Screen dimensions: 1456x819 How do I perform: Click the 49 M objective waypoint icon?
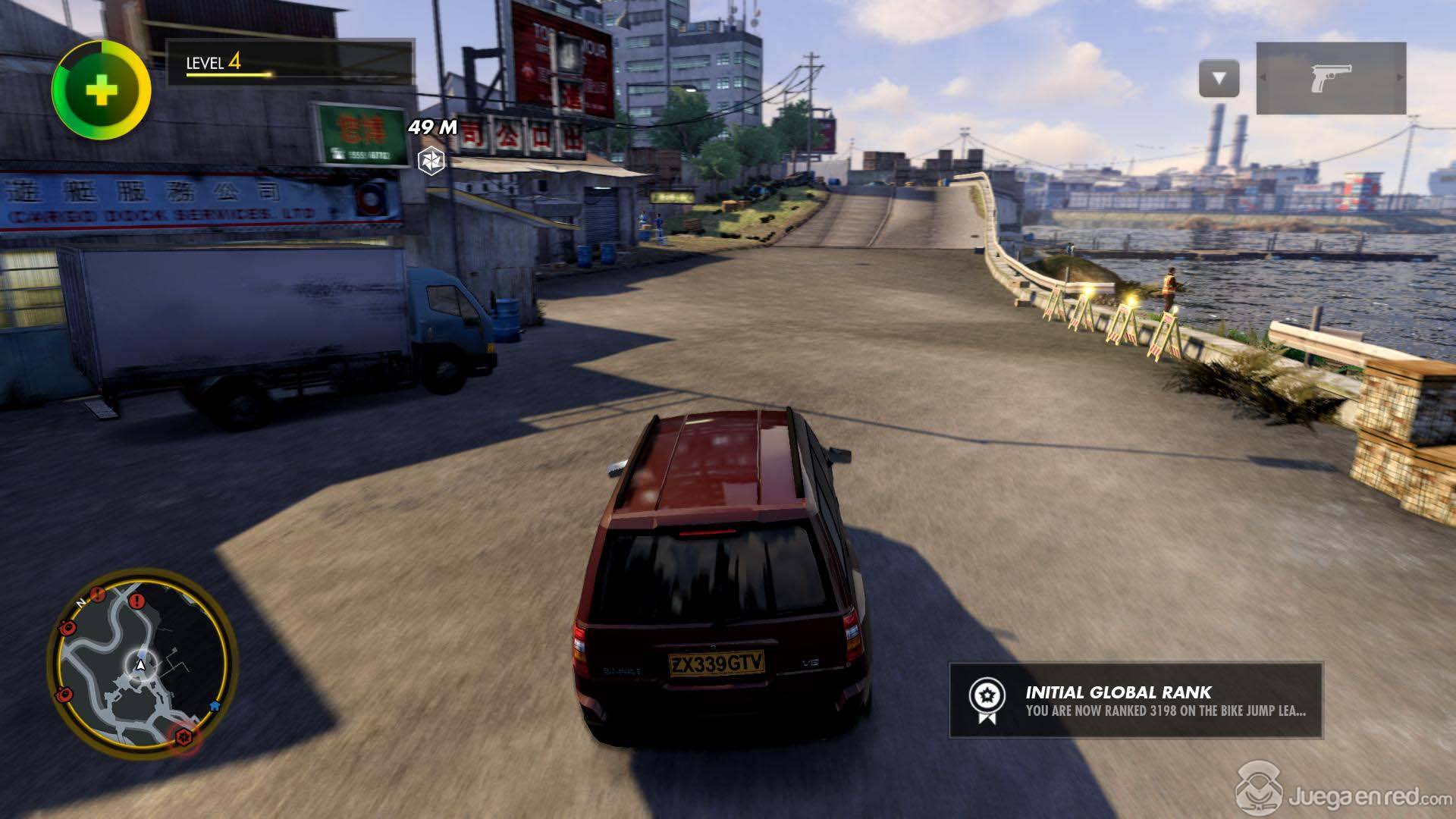pyautogui.click(x=431, y=160)
